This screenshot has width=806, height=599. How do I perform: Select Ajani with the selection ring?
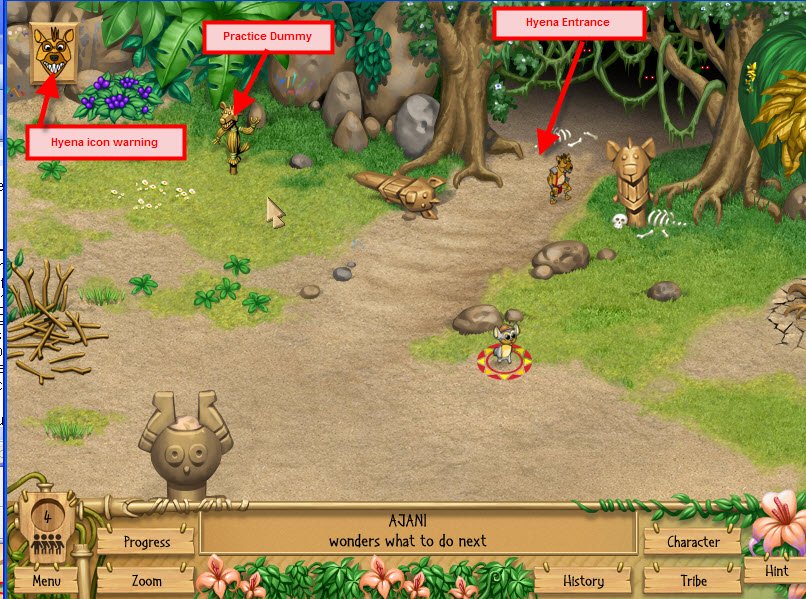(504, 350)
